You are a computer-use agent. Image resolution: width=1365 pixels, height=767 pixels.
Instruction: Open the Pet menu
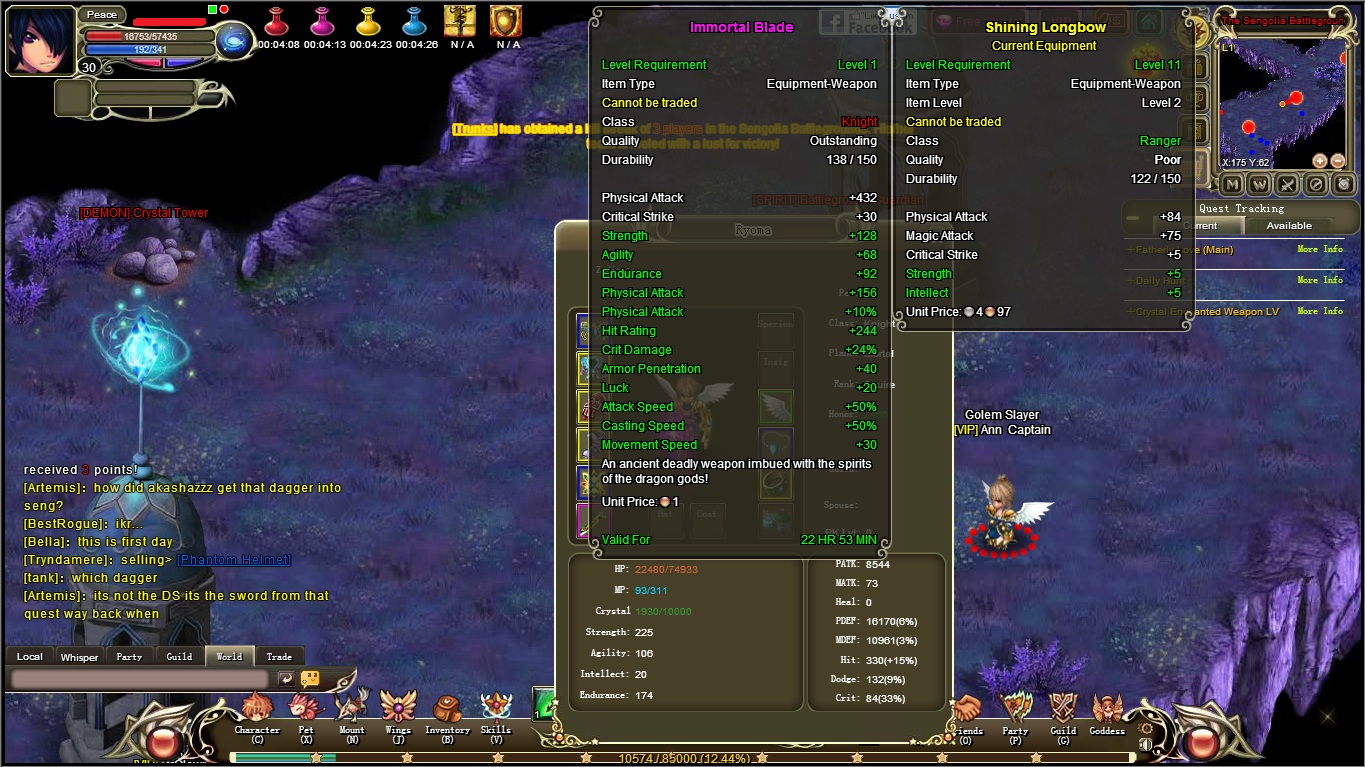click(x=305, y=710)
